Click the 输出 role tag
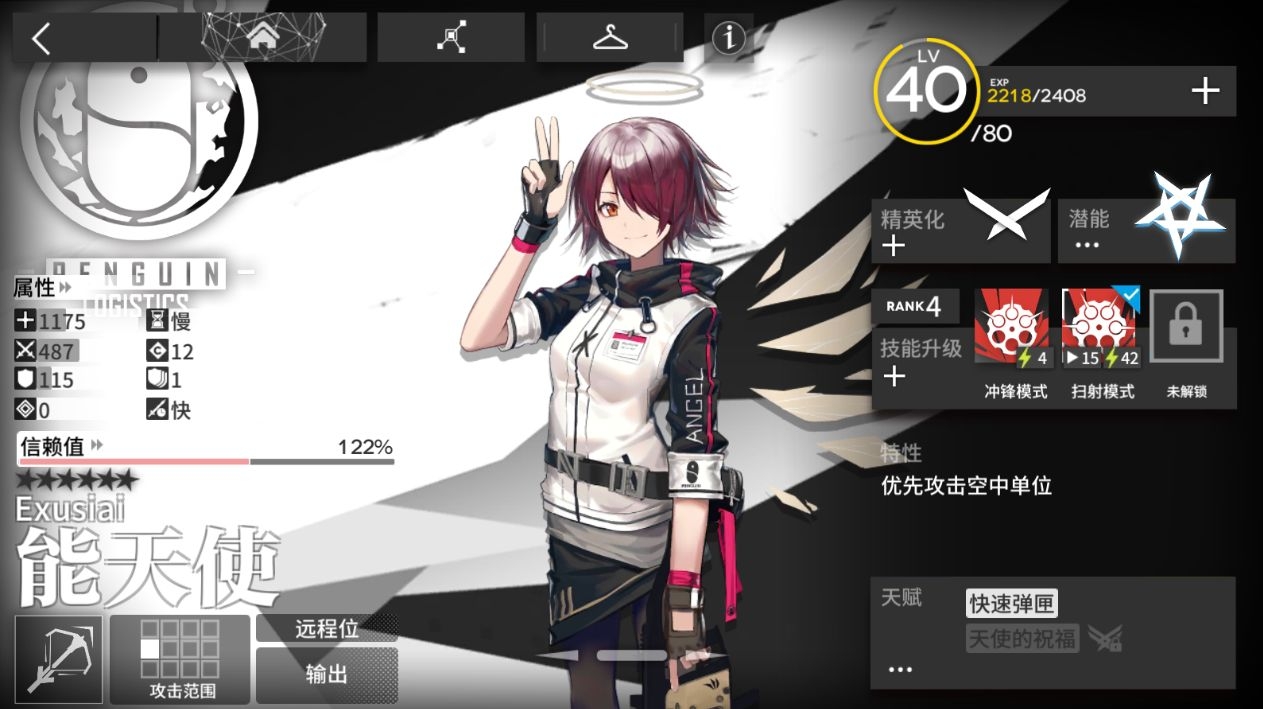1263x709 pixels. (326, 674)
